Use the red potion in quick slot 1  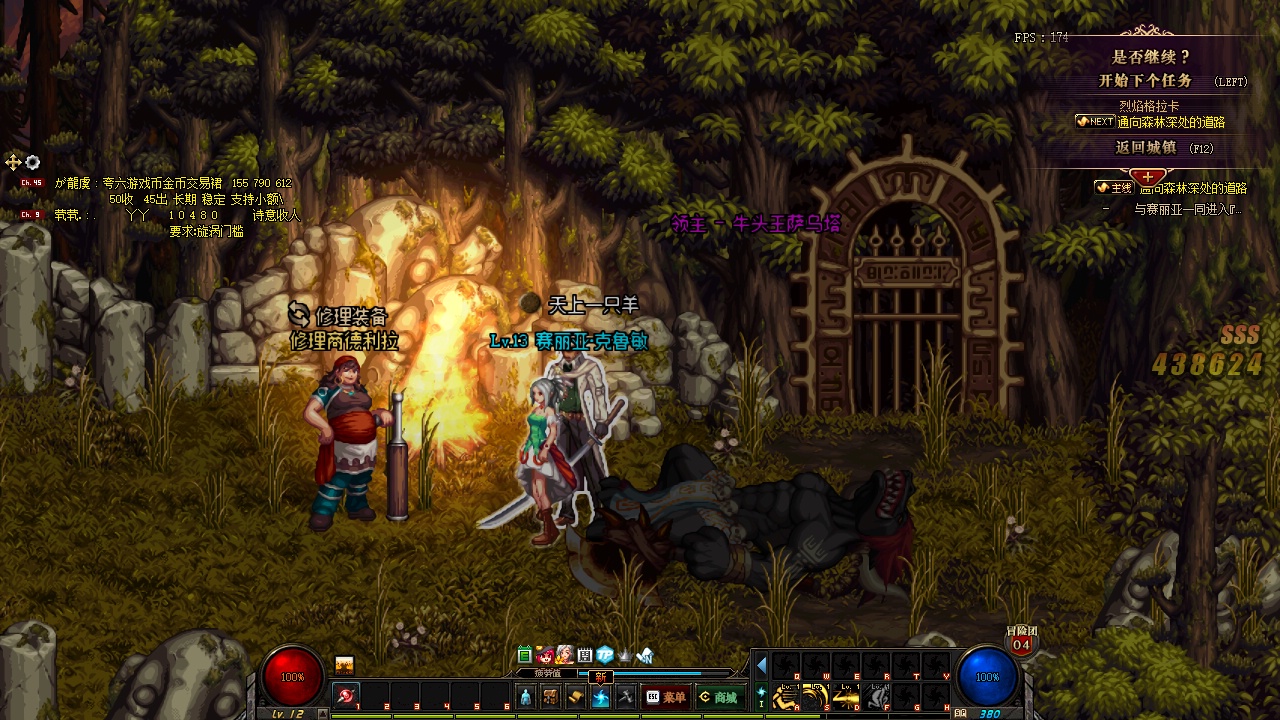[x=346, y=695]
